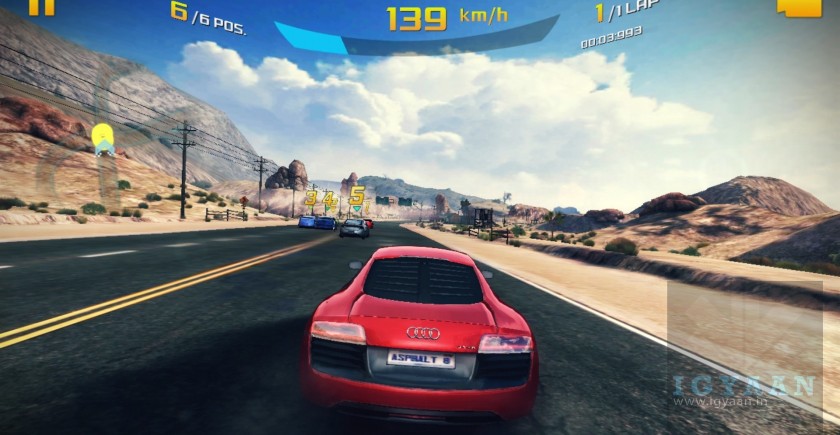
Task: Pause the race with the pause button
Action: pos(41,6)
